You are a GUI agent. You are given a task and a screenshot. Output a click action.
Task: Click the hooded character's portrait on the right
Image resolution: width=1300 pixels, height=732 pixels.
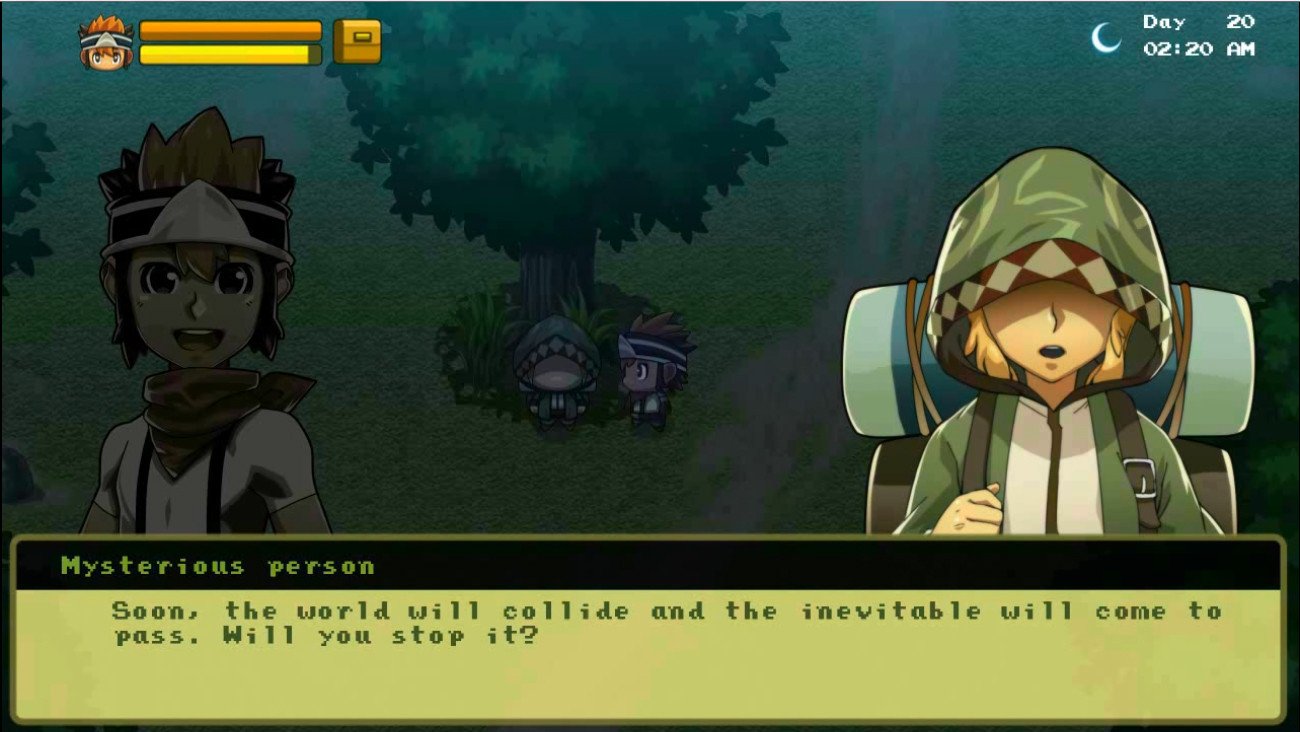(x=1040, y=330)
